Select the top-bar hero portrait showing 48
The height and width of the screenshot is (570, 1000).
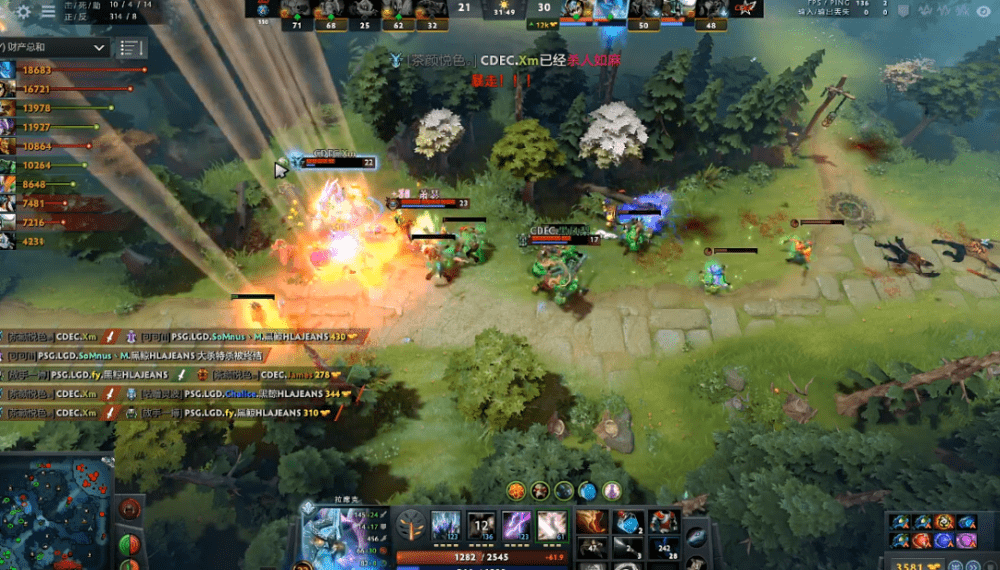712,10
